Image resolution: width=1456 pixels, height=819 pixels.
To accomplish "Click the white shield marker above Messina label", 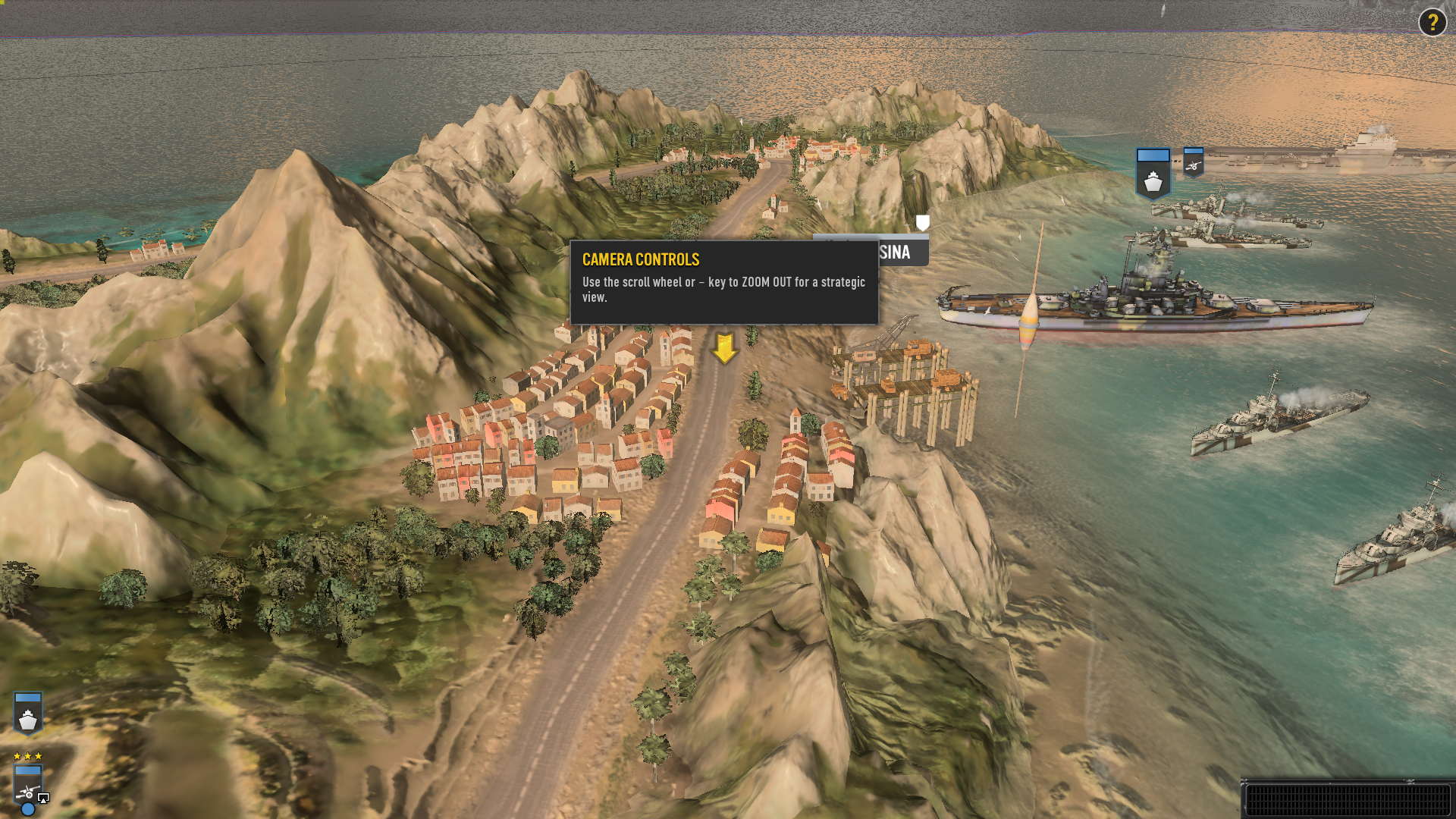I will click(922, 222).
